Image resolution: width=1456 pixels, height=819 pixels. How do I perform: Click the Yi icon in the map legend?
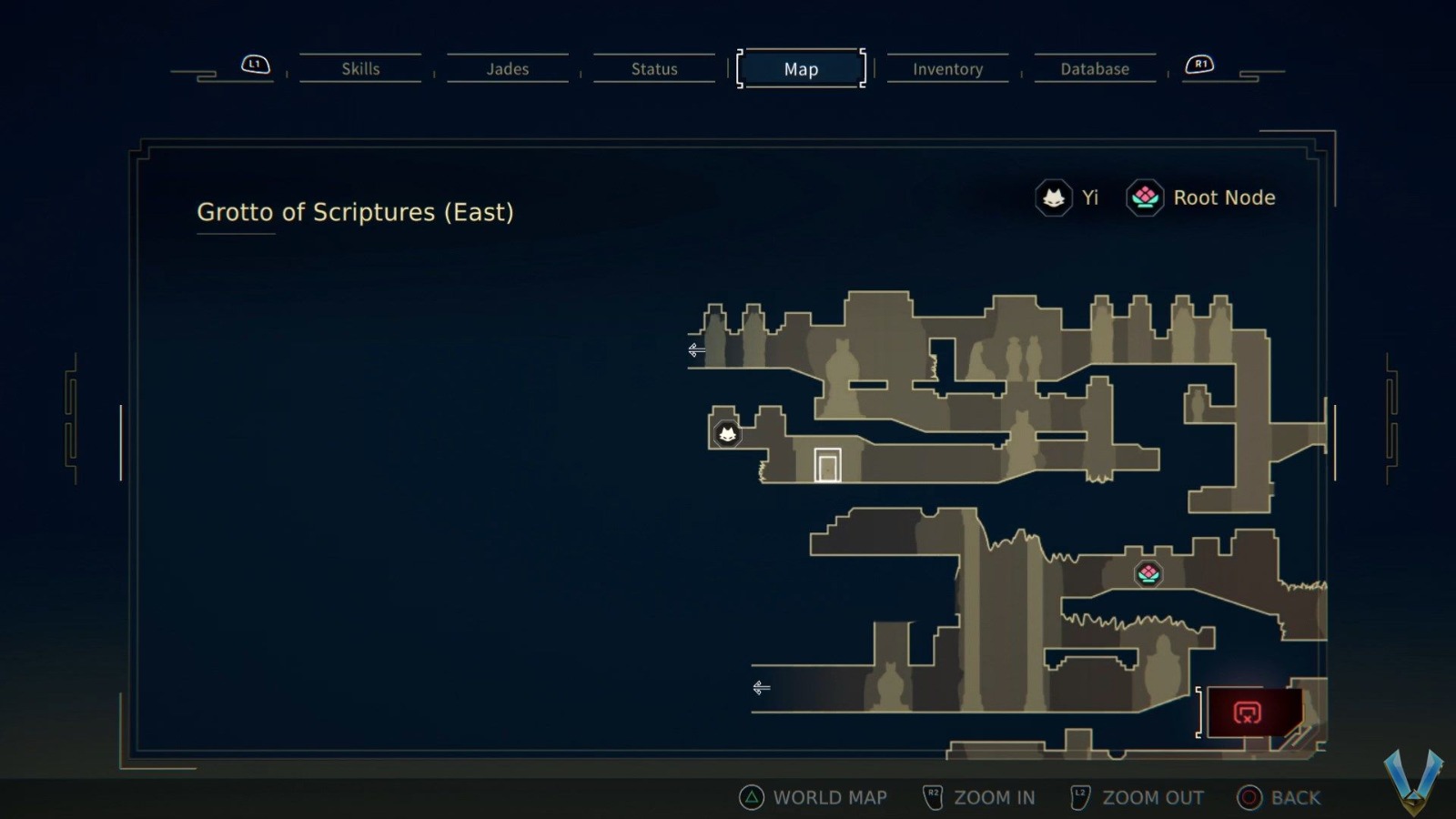click(1051, 197)
